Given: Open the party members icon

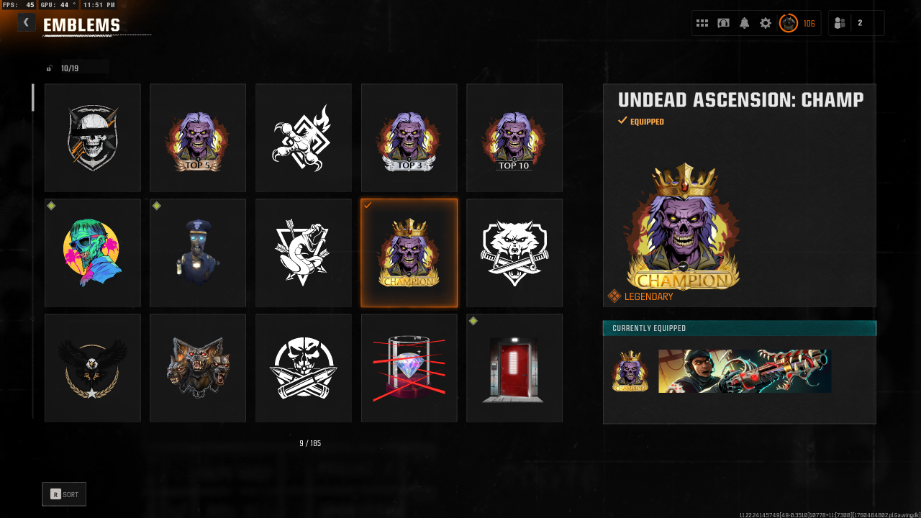Looking at the screenshot, I should (841, 23).
